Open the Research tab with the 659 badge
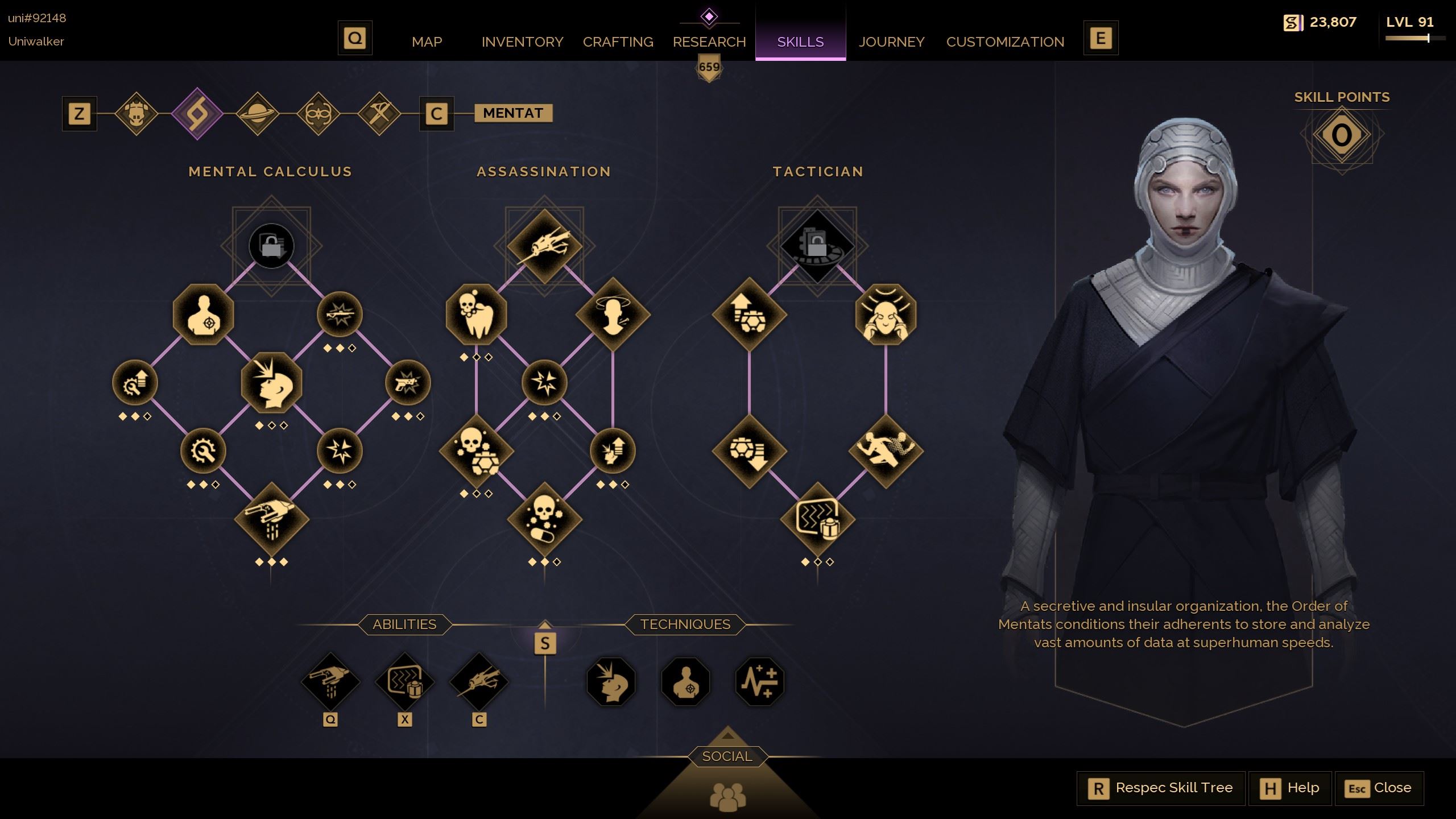The width and height of the screenshot is (1456, 819). (709, 42)
